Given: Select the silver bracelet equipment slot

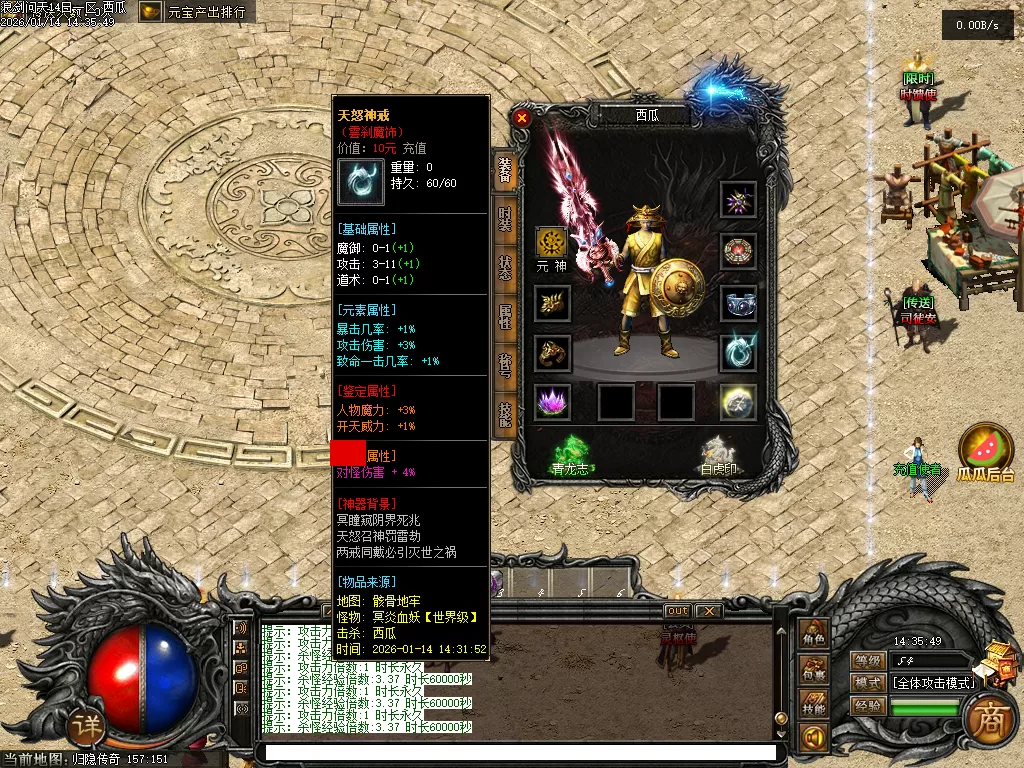Looking at the screenshot, I should [739, 302].
